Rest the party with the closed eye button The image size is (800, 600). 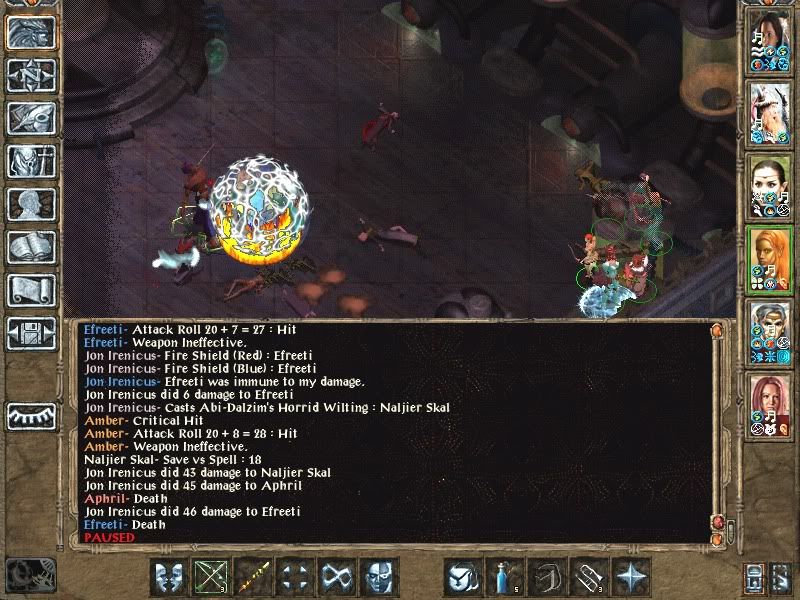tap(31, 414)
